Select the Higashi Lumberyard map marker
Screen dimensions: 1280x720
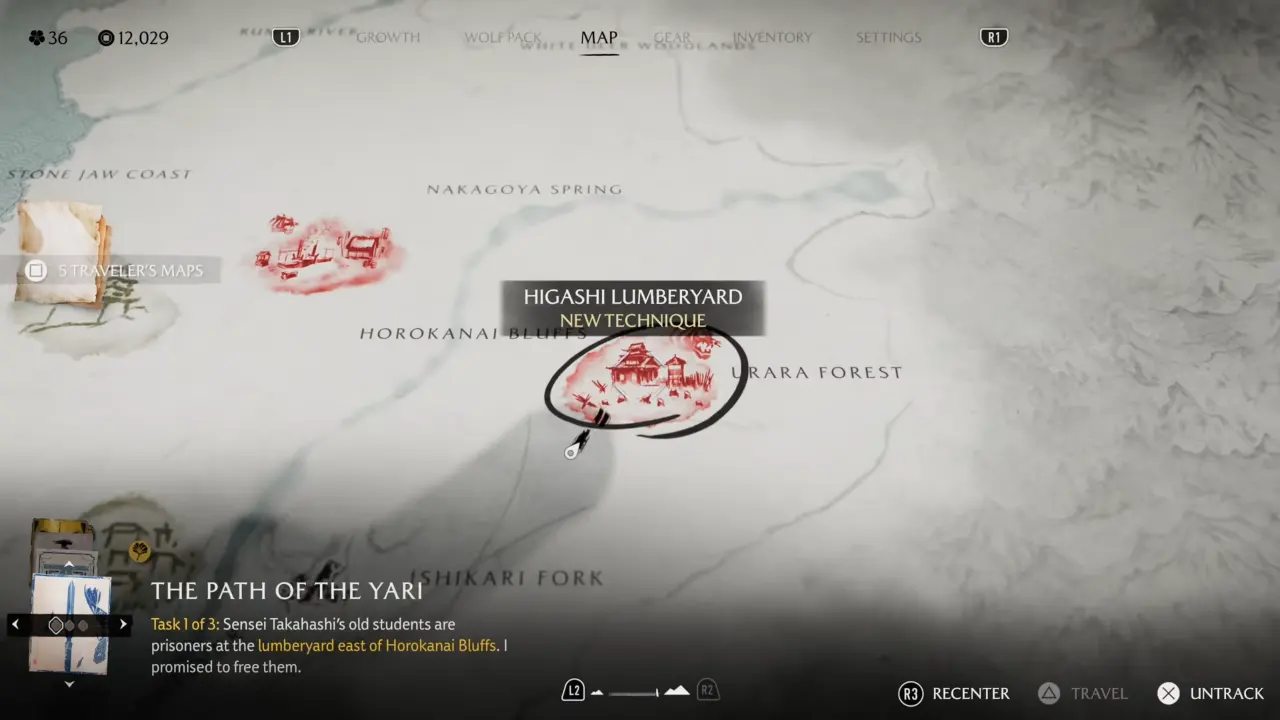click(x=645, y=378)
